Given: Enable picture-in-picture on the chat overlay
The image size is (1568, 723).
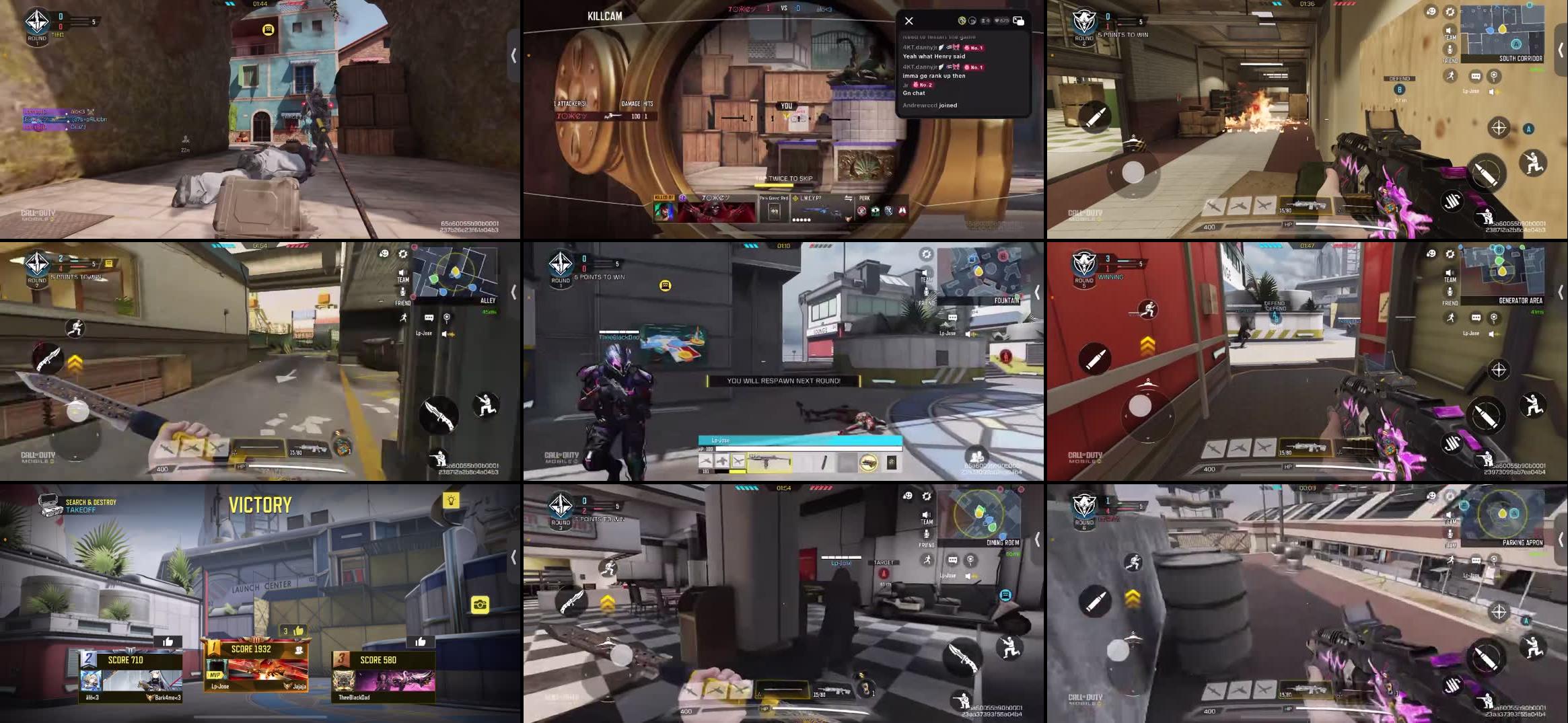Looking at the screenshot, I should pos(1019,22).
